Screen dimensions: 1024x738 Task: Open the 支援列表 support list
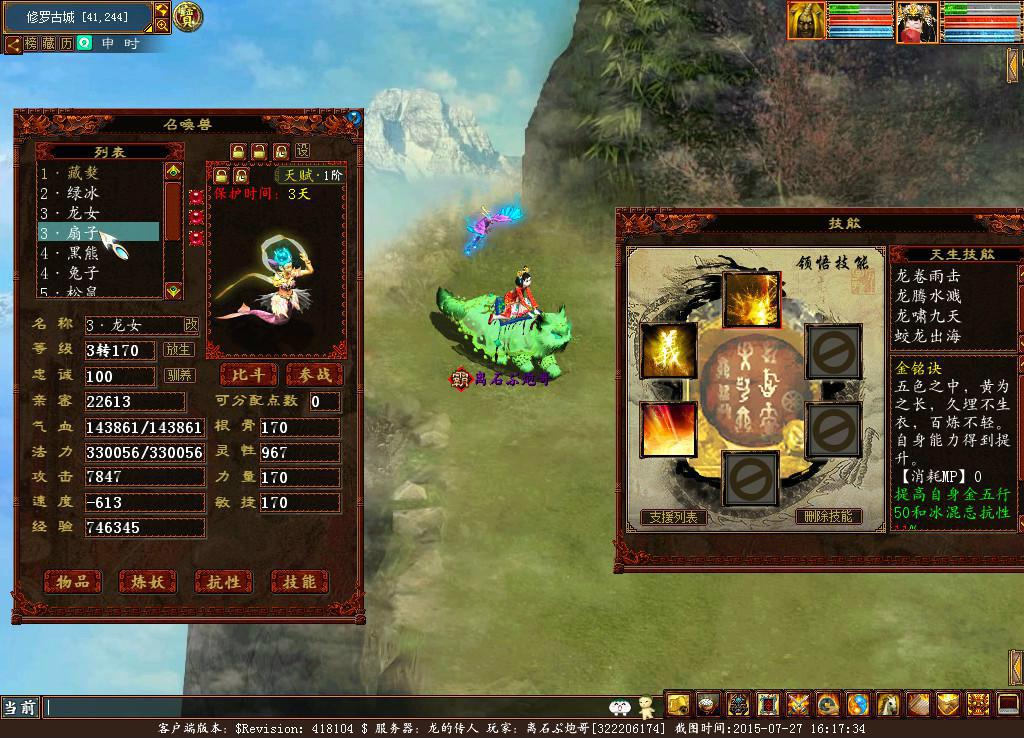[x=674, y=517]
